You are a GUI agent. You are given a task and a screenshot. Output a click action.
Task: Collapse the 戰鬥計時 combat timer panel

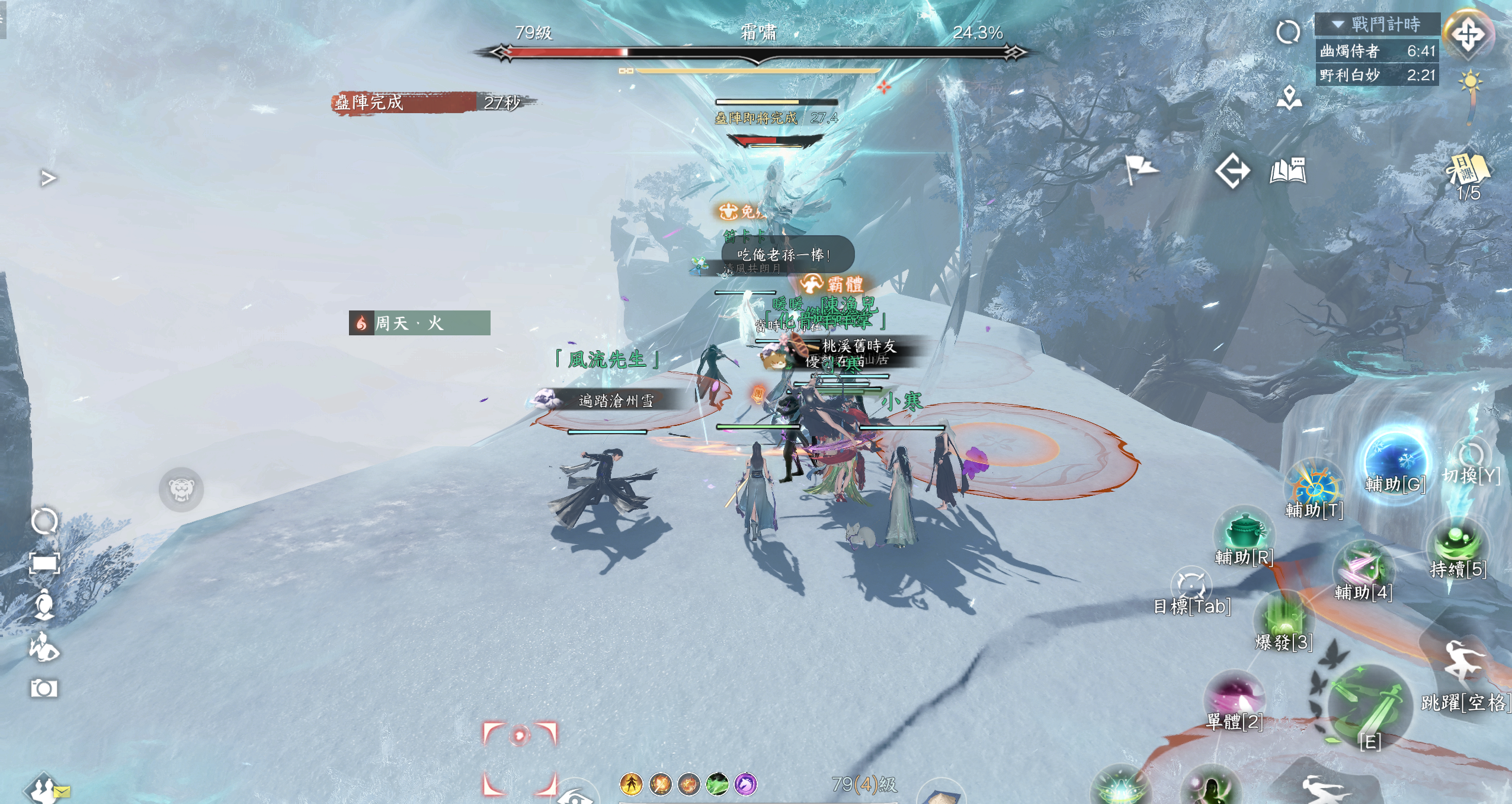point(1338,24)
